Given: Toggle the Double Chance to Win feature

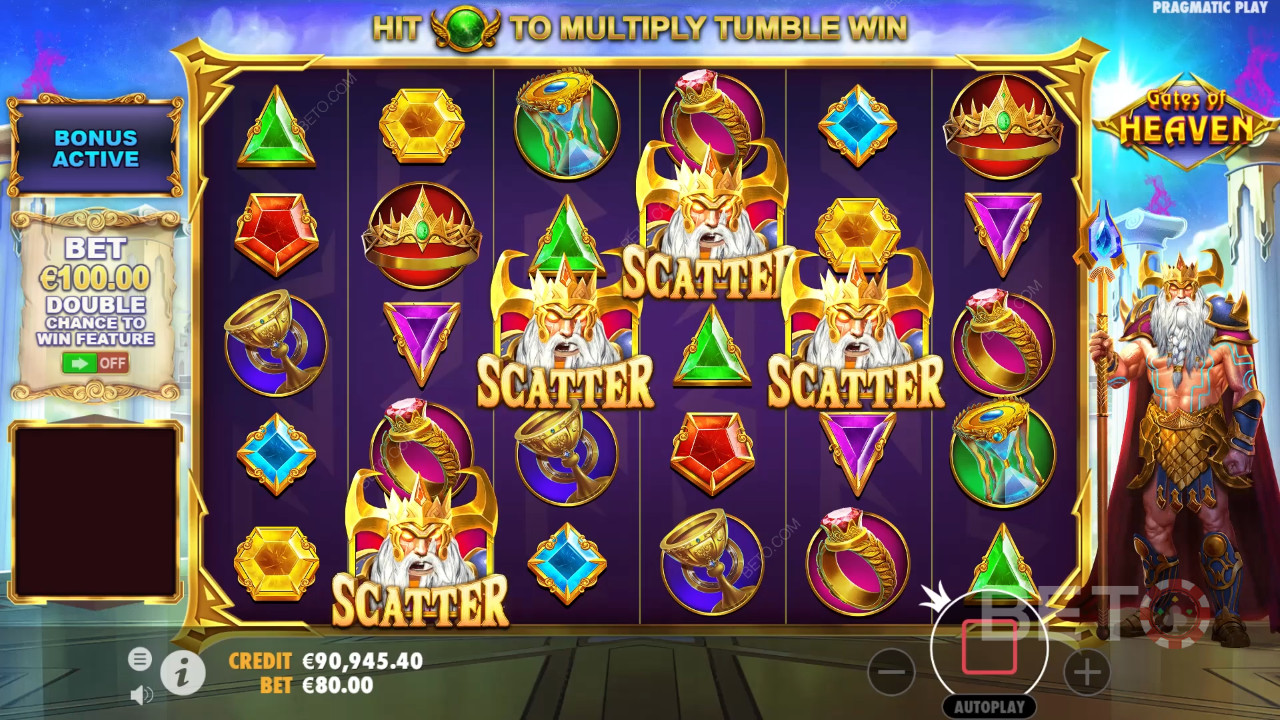Looking at the screenshot, I should 95,363.
